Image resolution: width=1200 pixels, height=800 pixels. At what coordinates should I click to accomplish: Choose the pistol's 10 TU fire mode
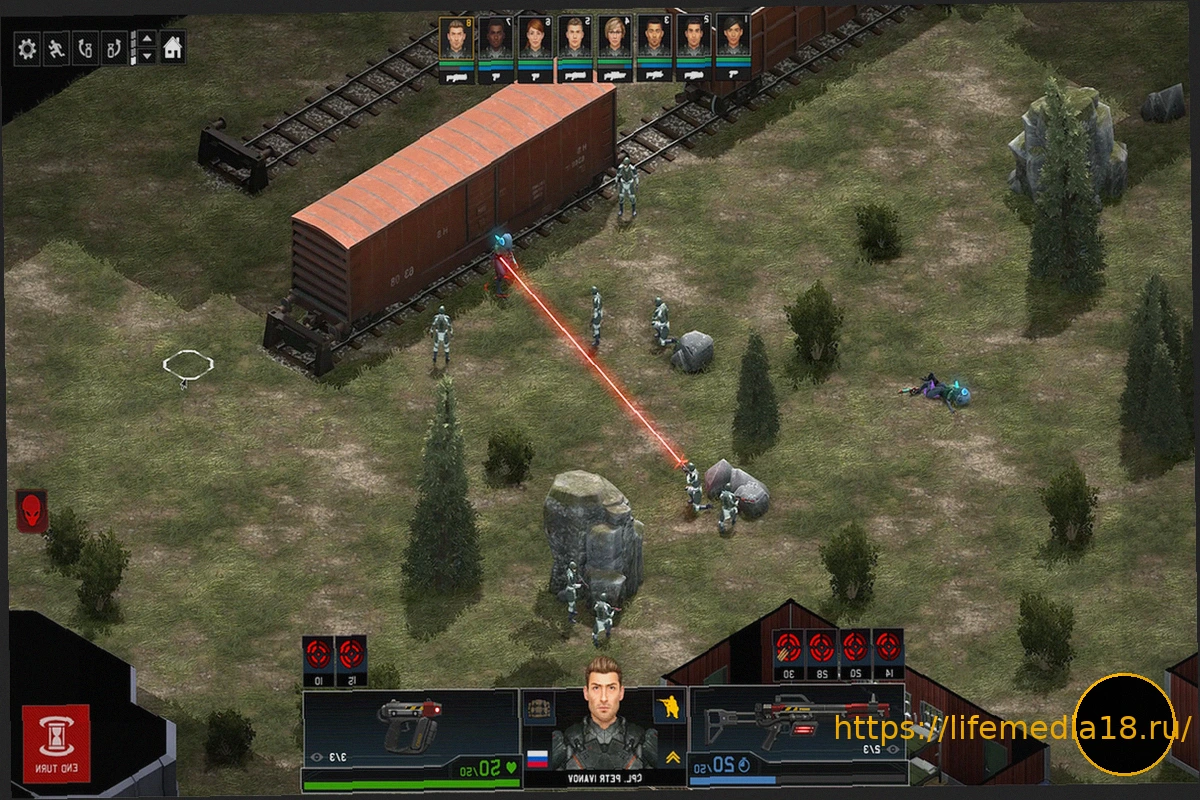tap(318, 658)
